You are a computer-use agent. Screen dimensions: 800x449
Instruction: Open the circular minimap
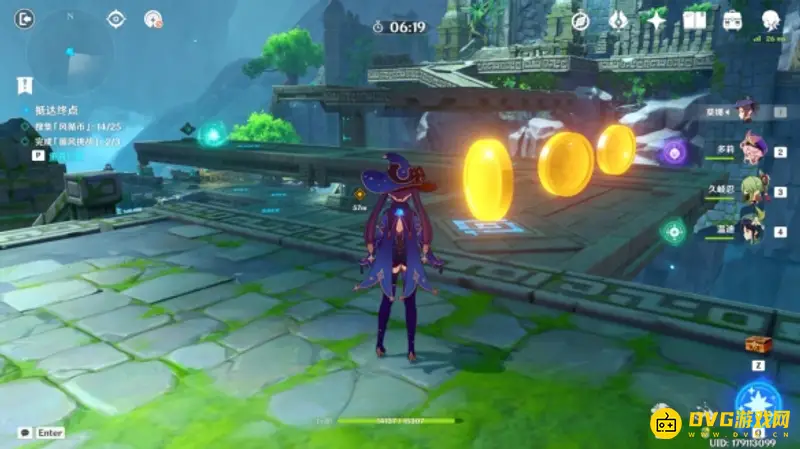[69, 51]
